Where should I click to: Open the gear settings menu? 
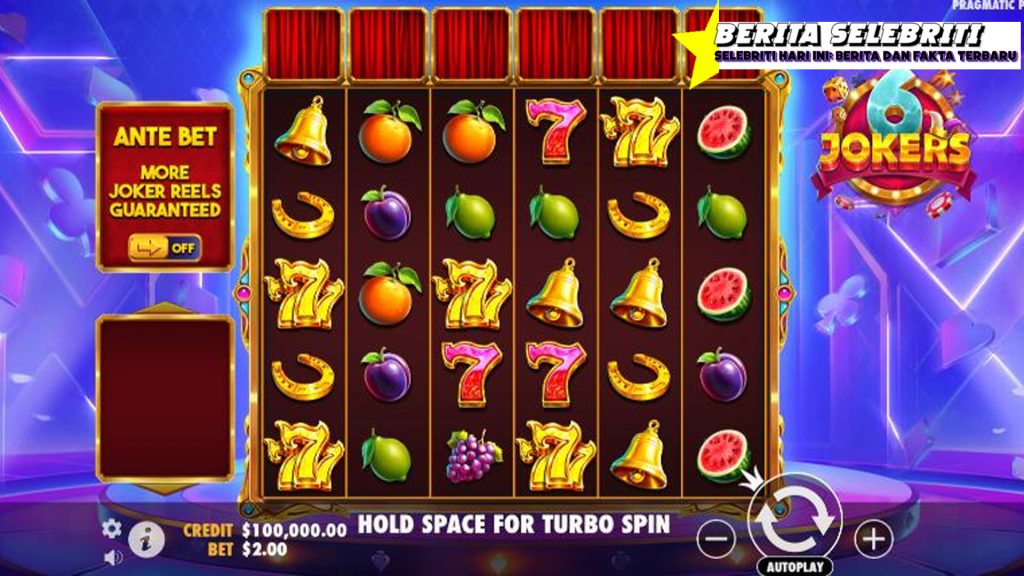[112, 527]
